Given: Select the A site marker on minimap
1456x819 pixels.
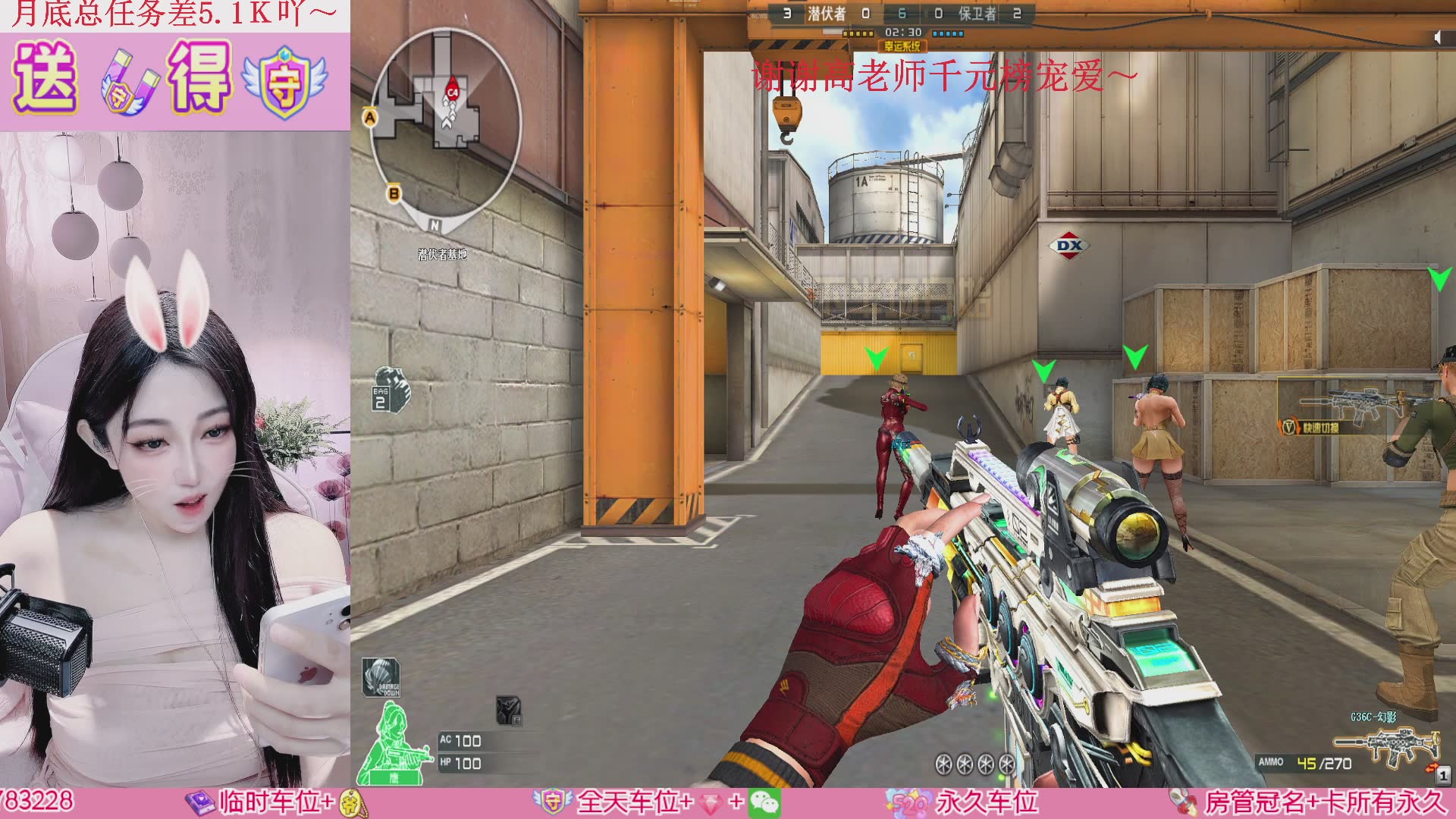Looking at the screenshot, I should tap(370, 118).
